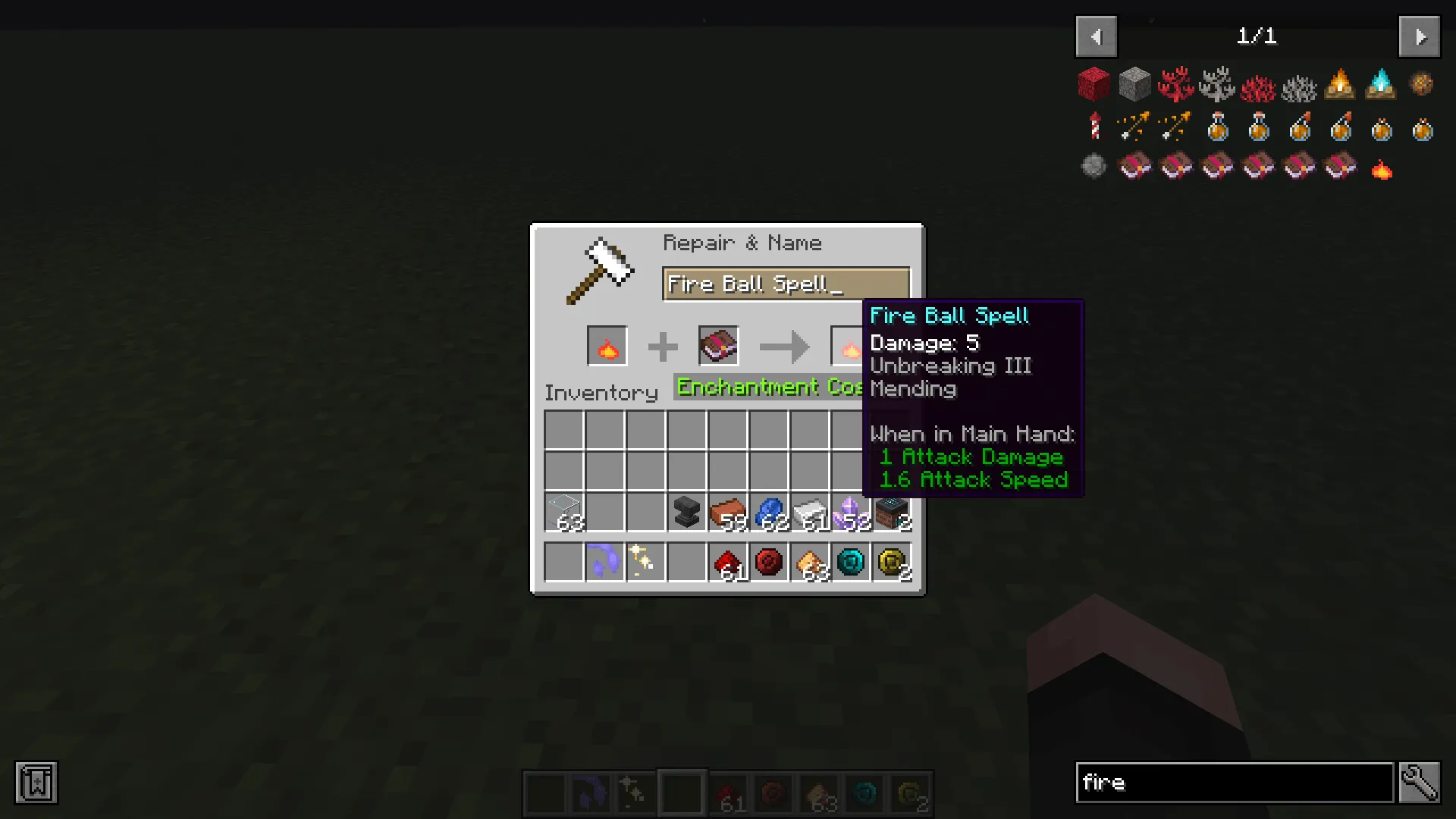Click the anvil rename text field
1456x819 pixels.
coord(785,284)
